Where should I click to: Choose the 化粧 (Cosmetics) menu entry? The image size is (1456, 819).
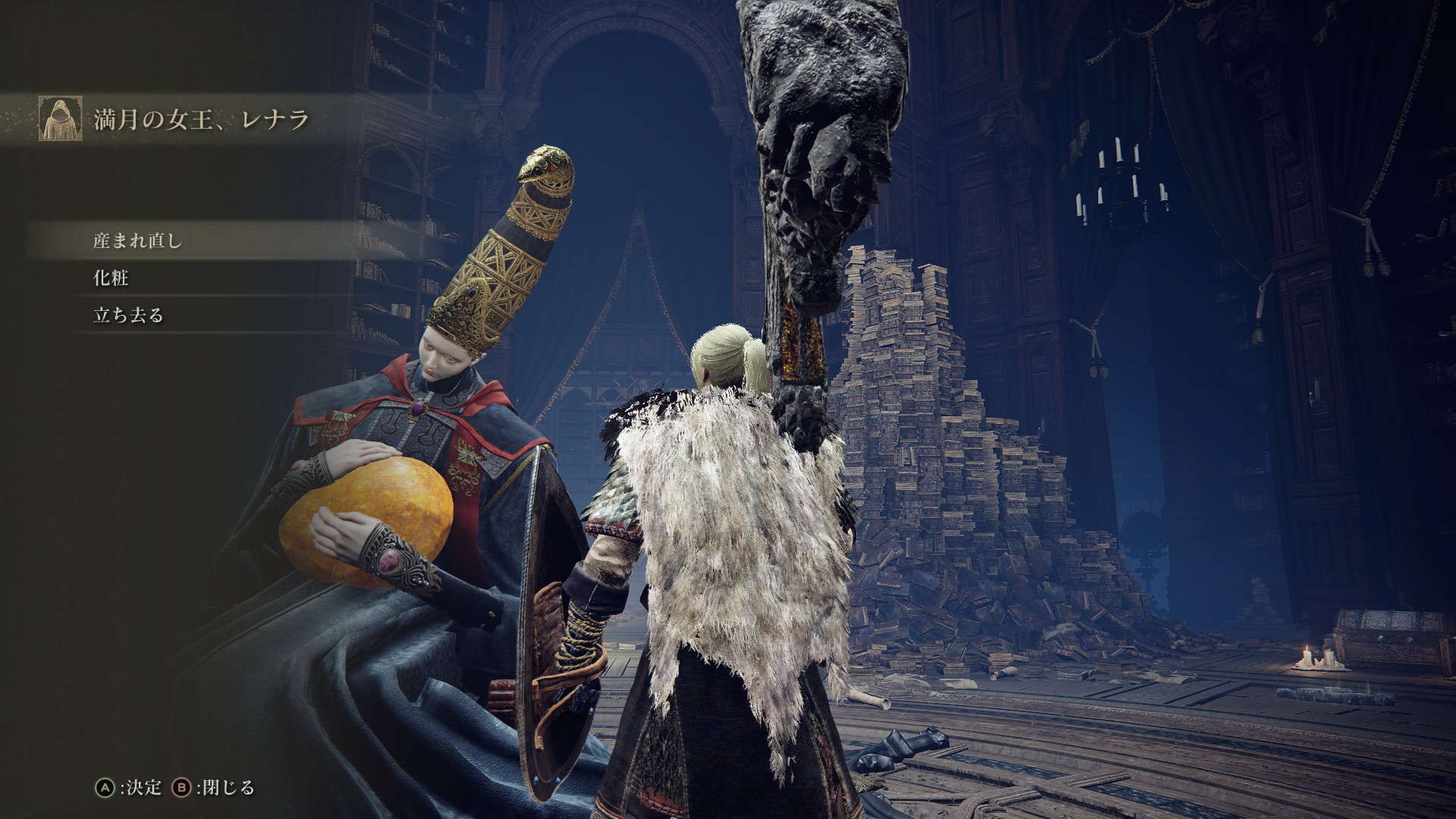(111, 278)
